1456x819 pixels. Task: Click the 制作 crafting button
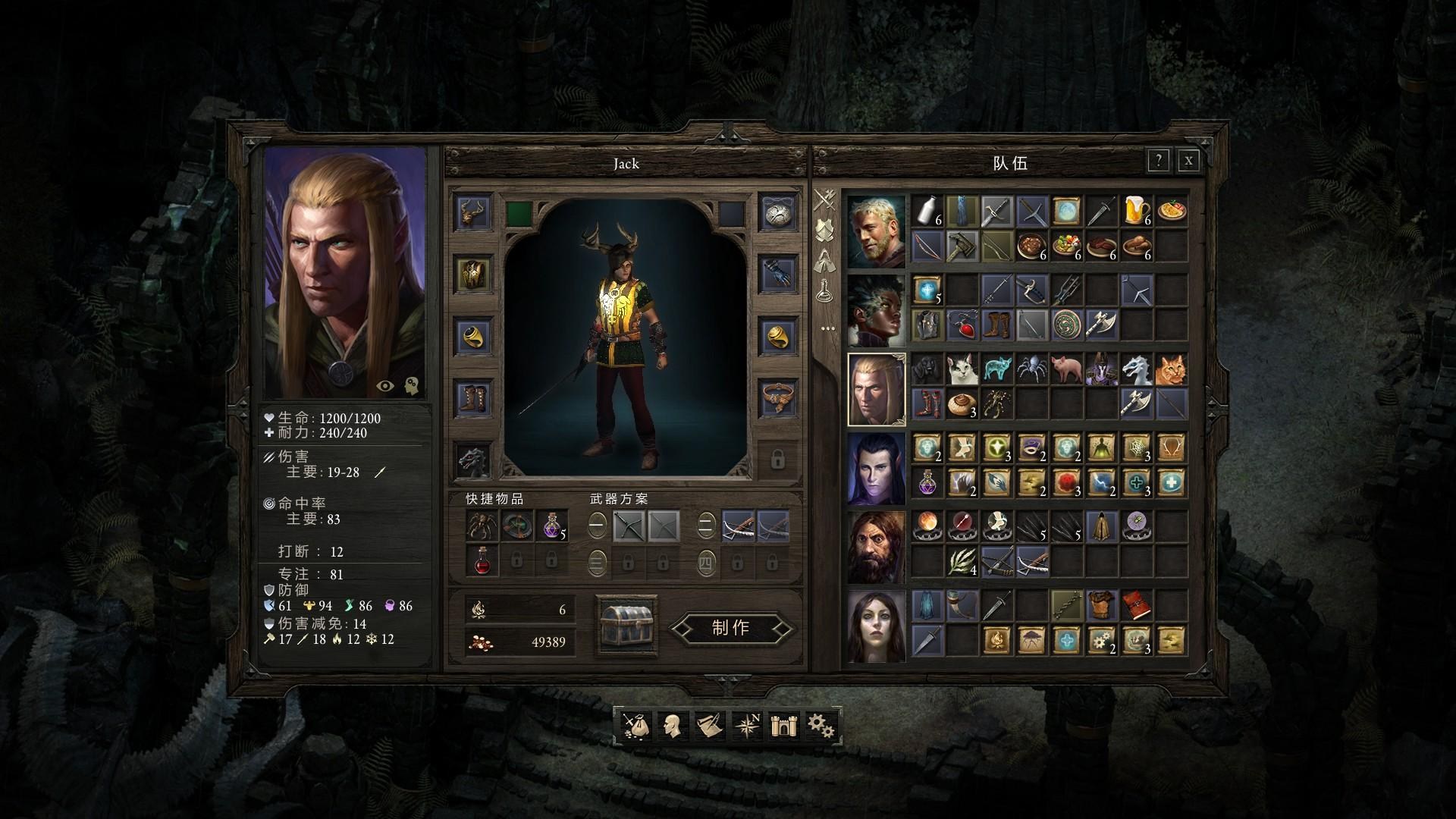pos(731,628)
